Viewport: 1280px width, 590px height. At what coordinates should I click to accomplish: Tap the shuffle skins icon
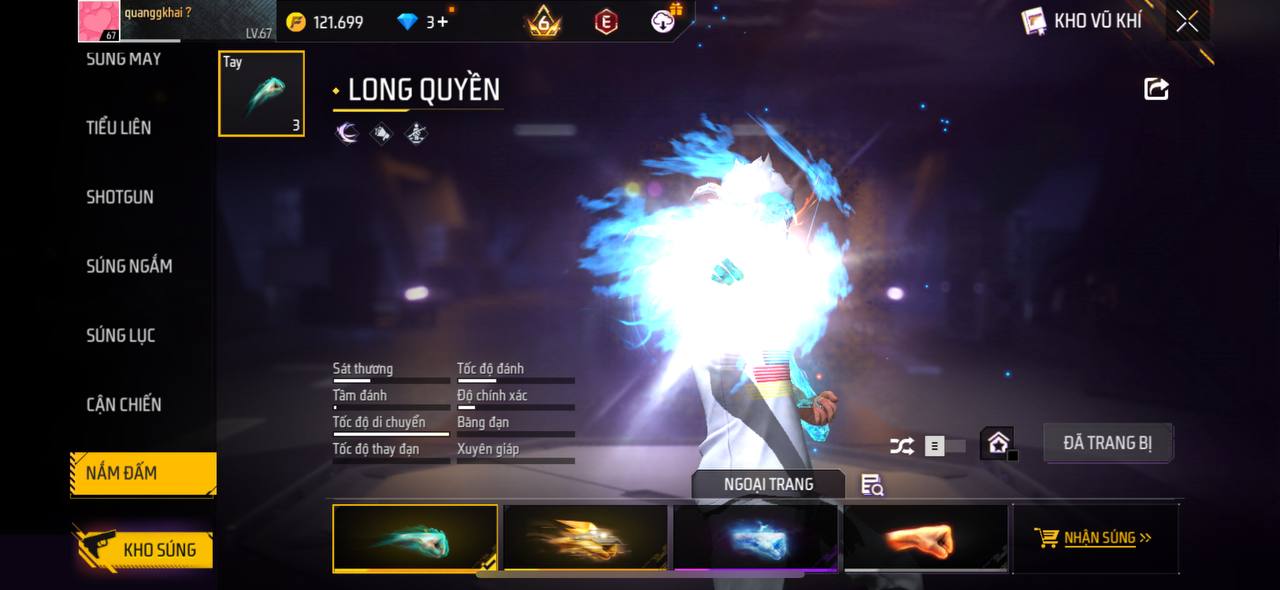(901, 446)
